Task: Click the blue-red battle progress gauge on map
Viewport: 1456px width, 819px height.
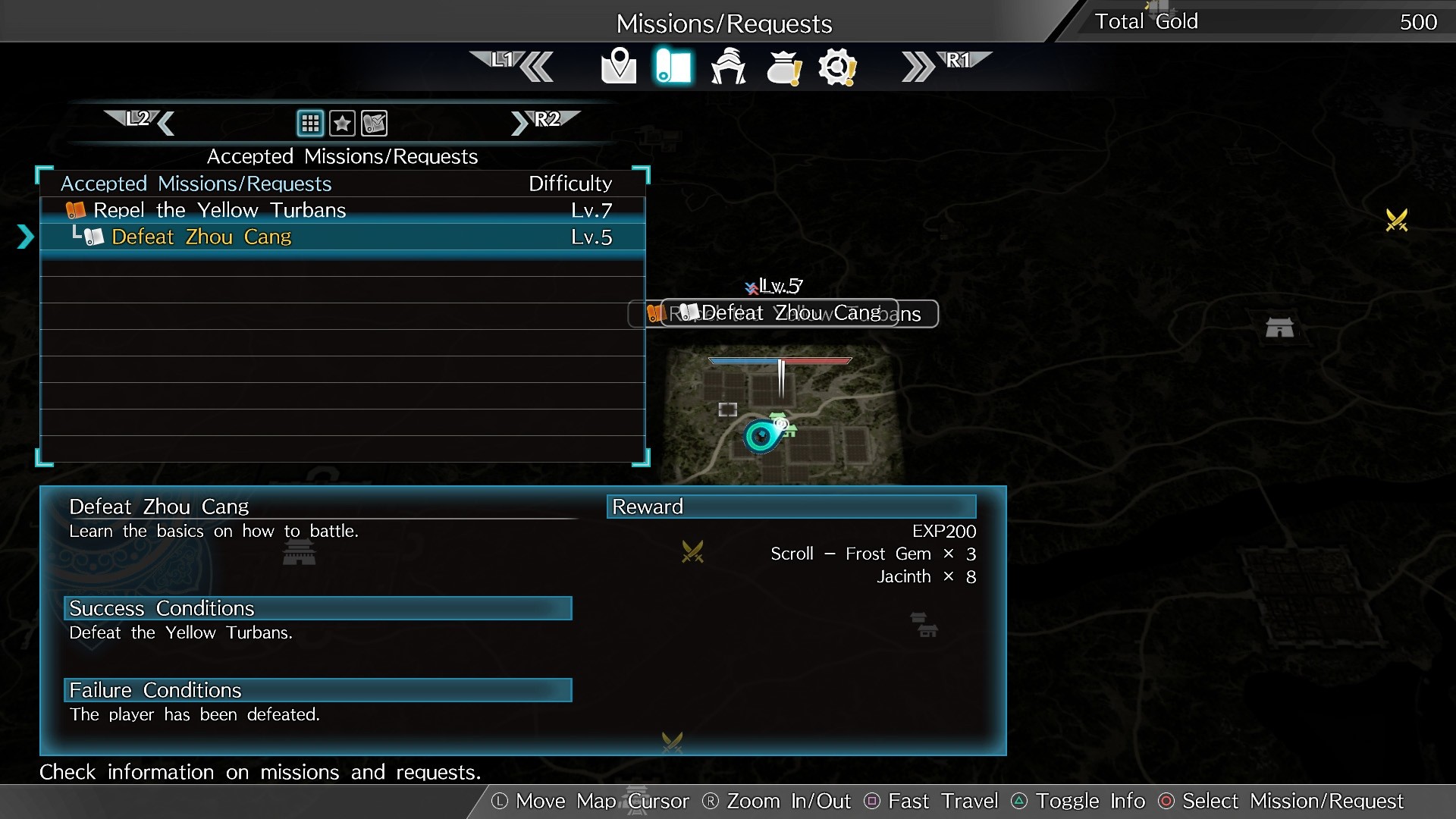Action: tap(779, 361)
